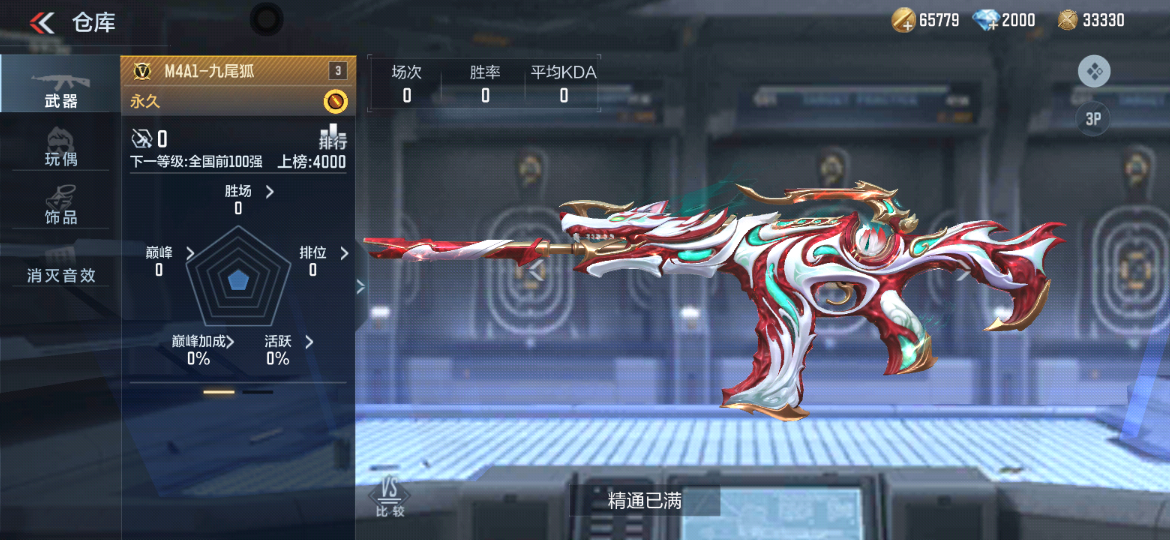This screenshot has width=1170, height=540.
Task: Select the 饰品 accessories tab
Action: point(60,203)
